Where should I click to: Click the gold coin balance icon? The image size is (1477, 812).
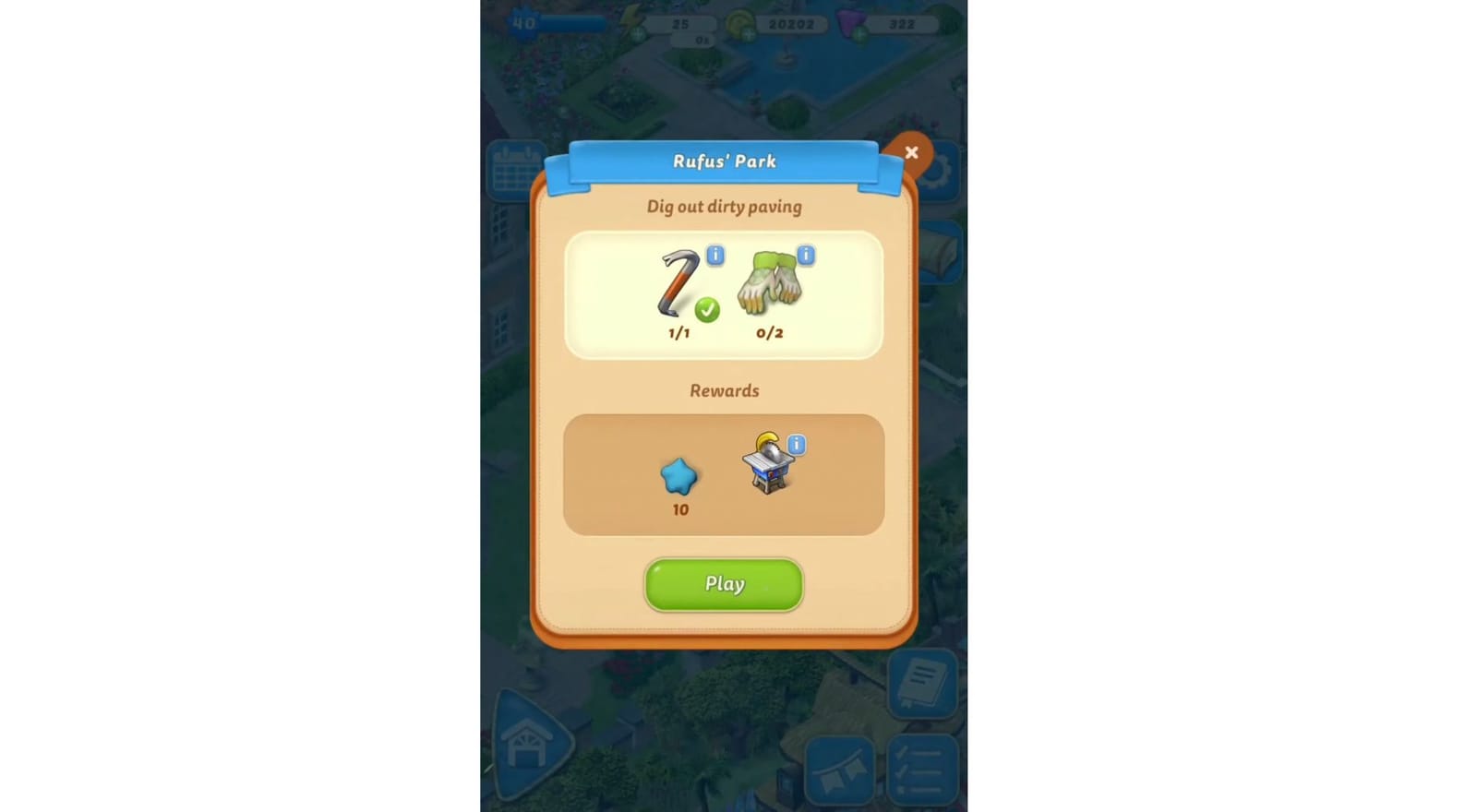(738, 23)
